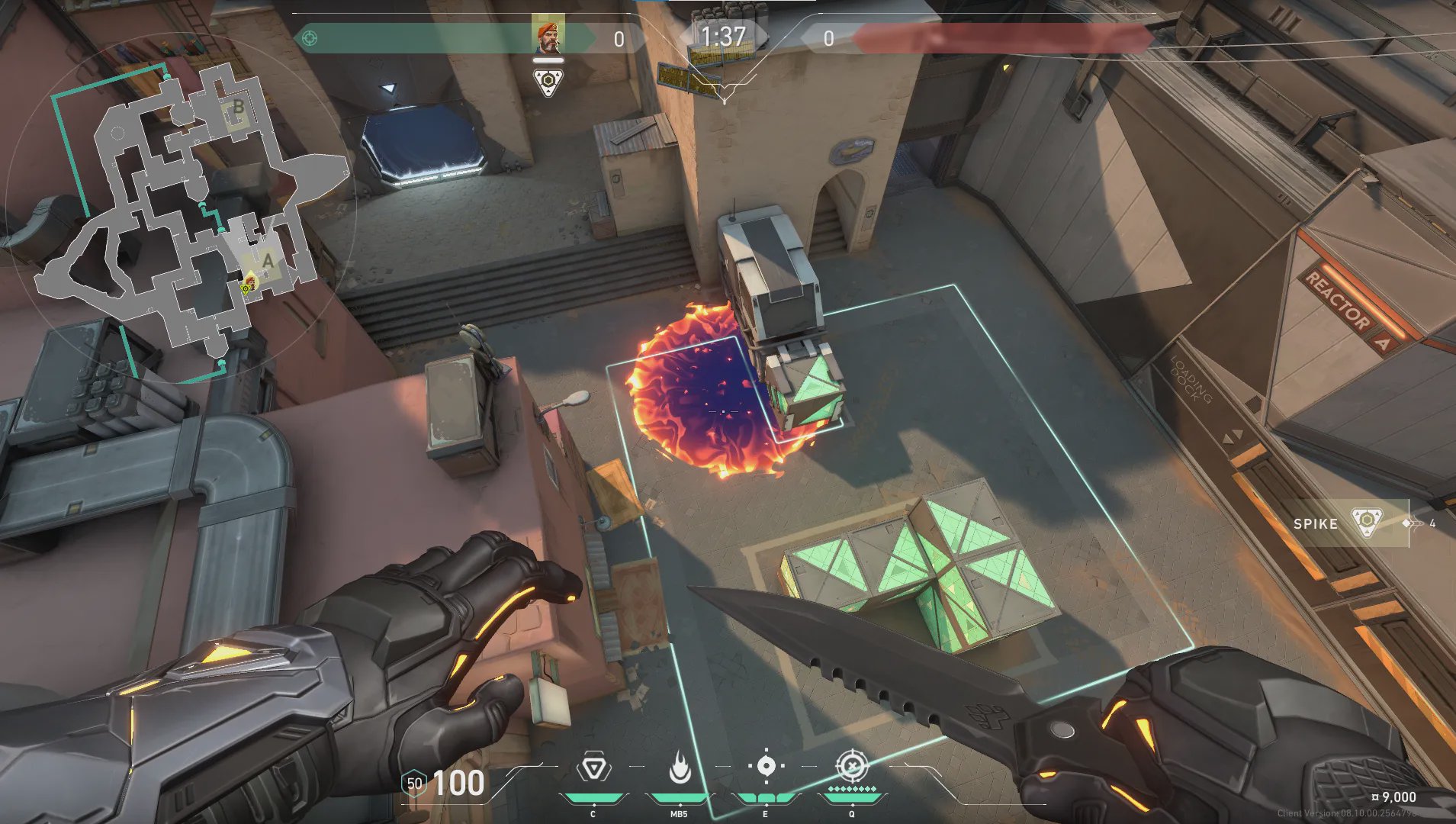
Task: Activate the Sky Smoke ability
Action: (x=766, y=768)
